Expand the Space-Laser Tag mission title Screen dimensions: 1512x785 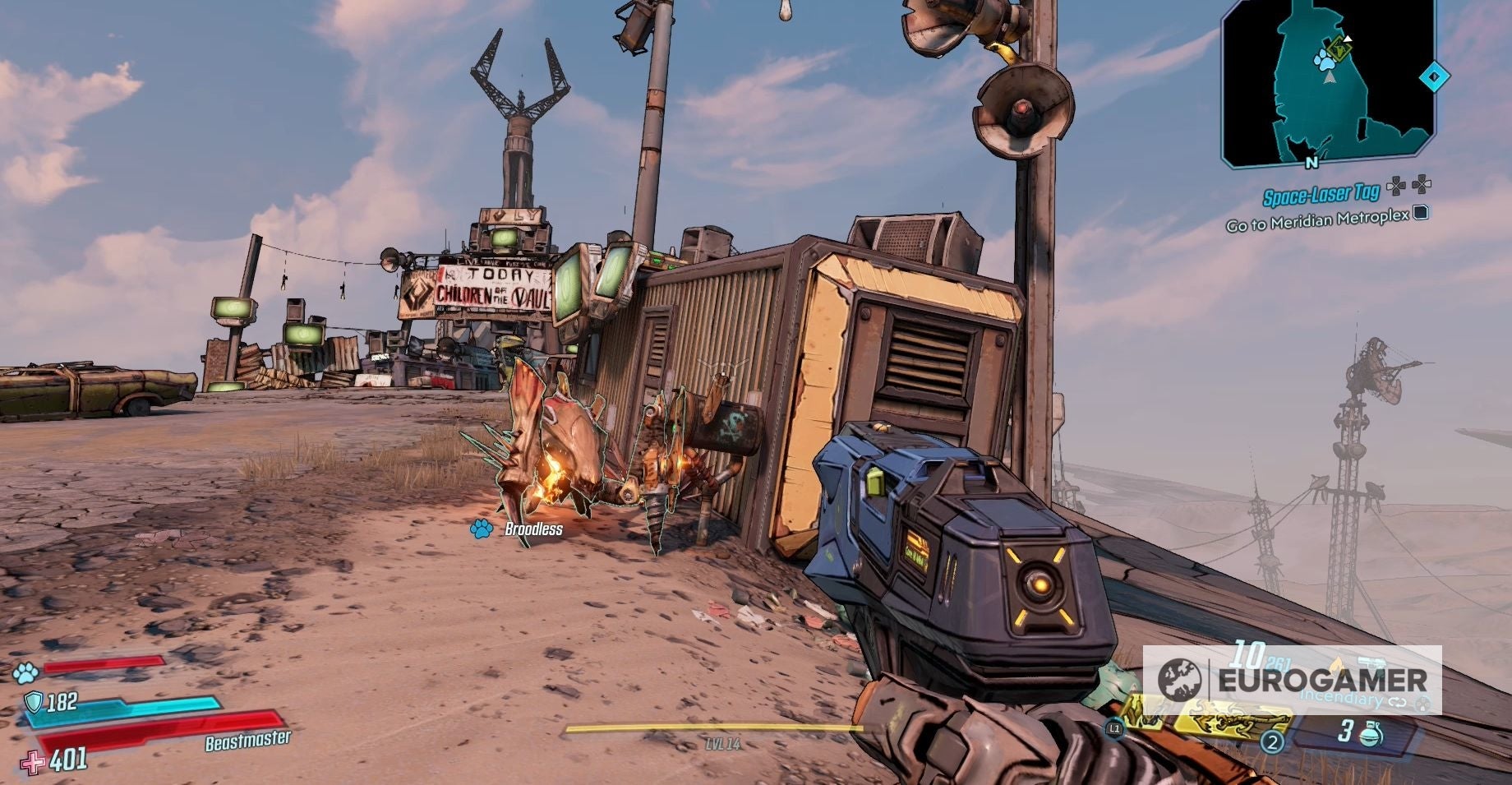(x=1322, y=192)
